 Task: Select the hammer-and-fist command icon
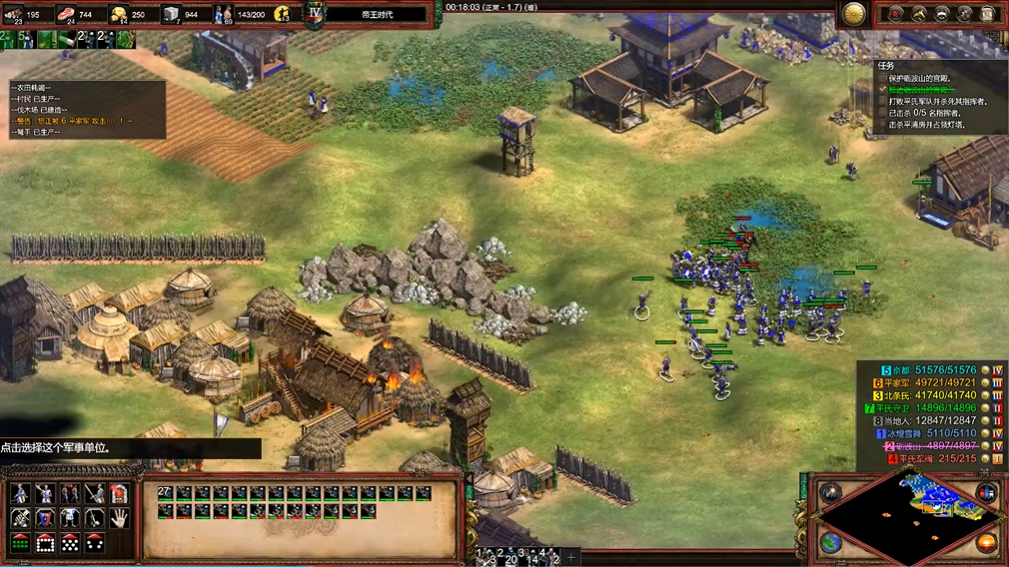click(x=20, y=518)
